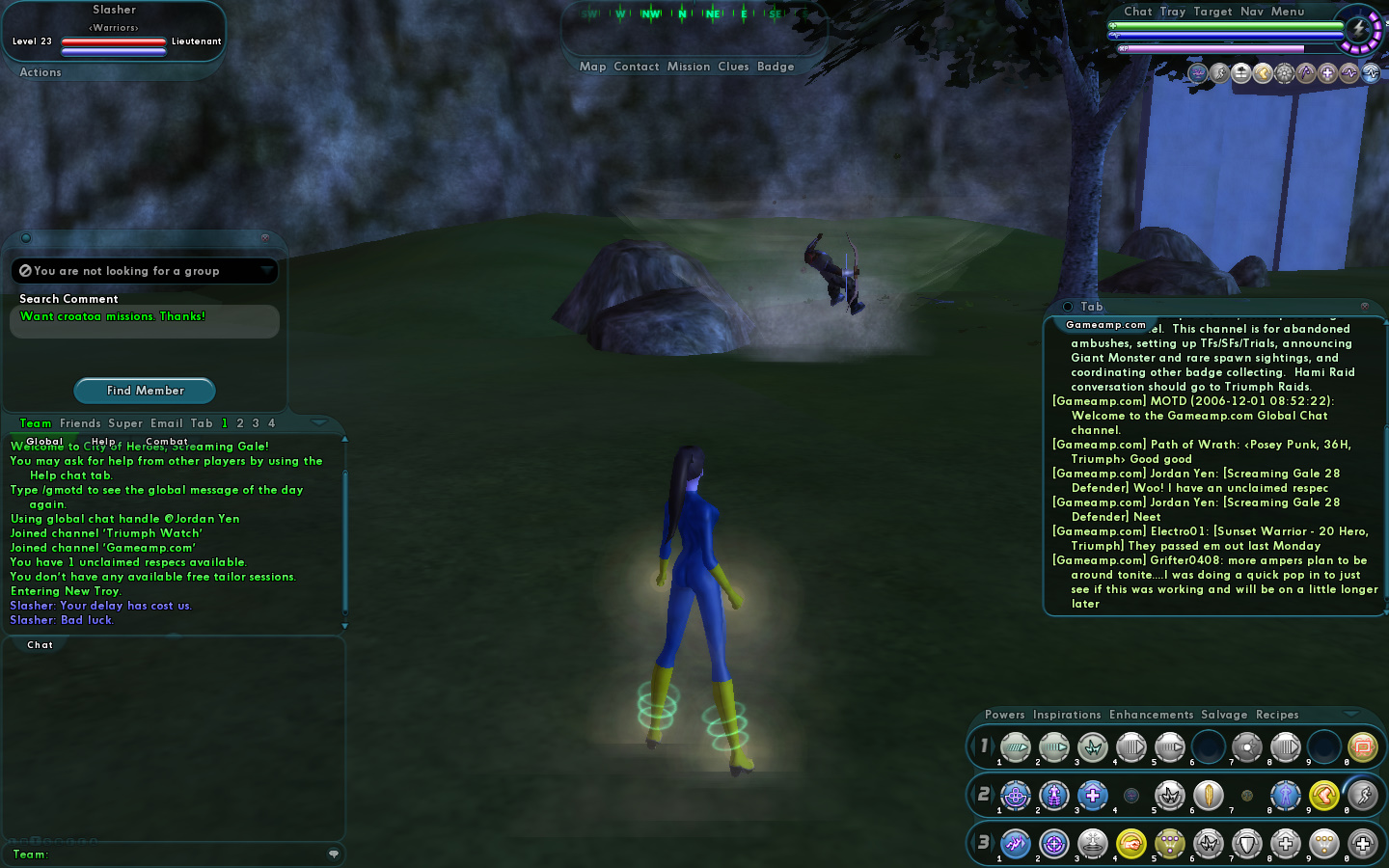Open the Contact list

click(x=636, y=67)
